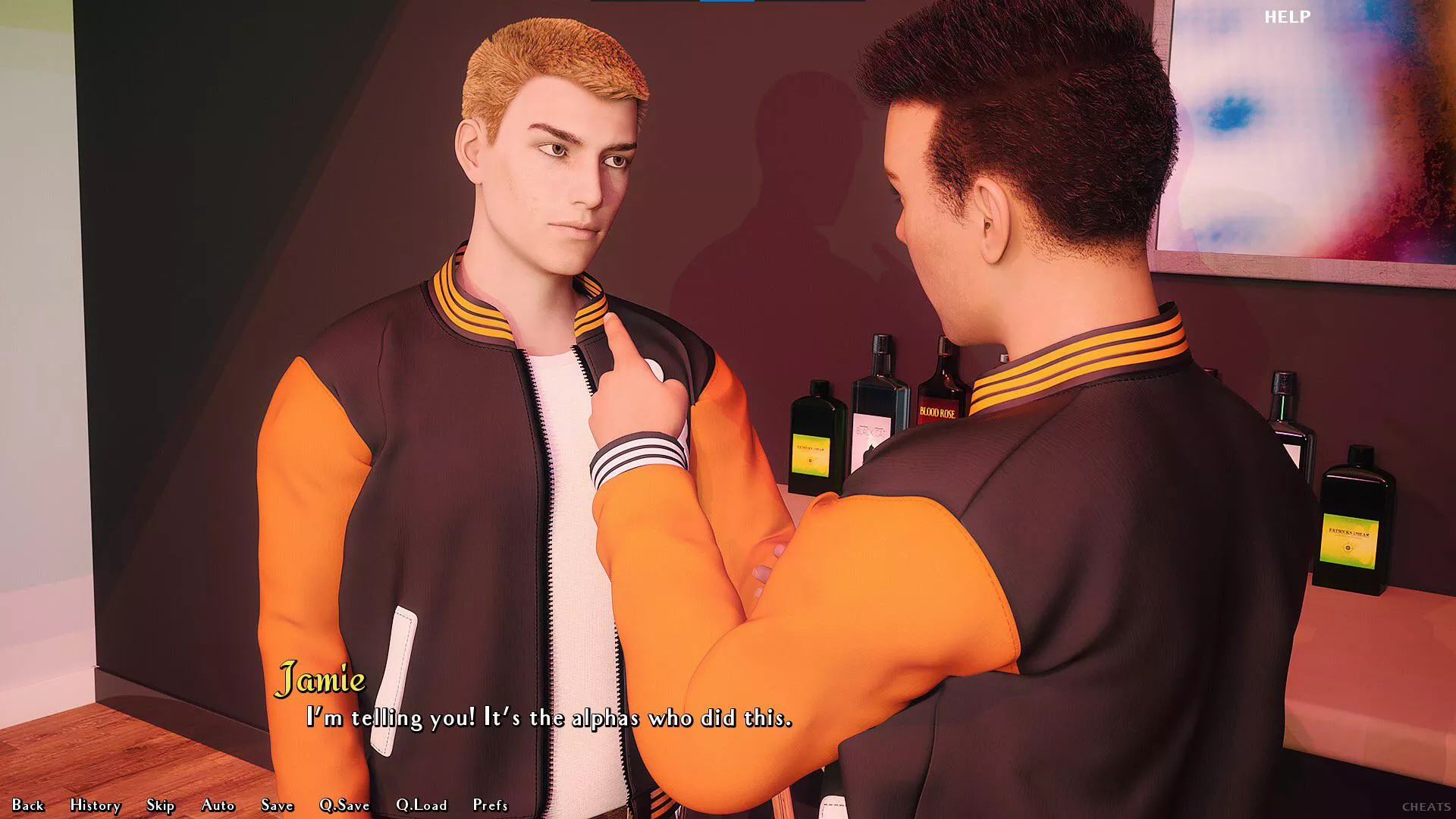Image resolution: width=1456 pixels, height=819 pixels.
Task: Activate Skip mode
Action: [x=161, y=805]
